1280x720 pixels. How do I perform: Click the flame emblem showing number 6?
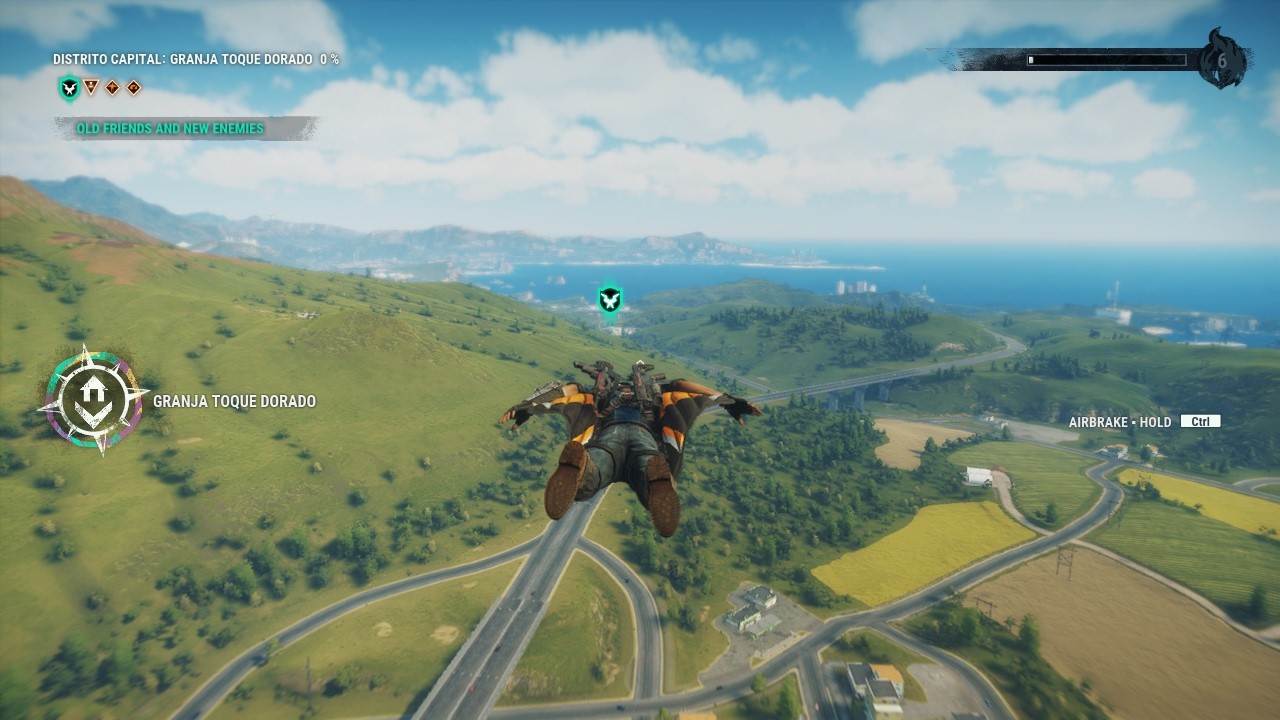click(1221, 60)
